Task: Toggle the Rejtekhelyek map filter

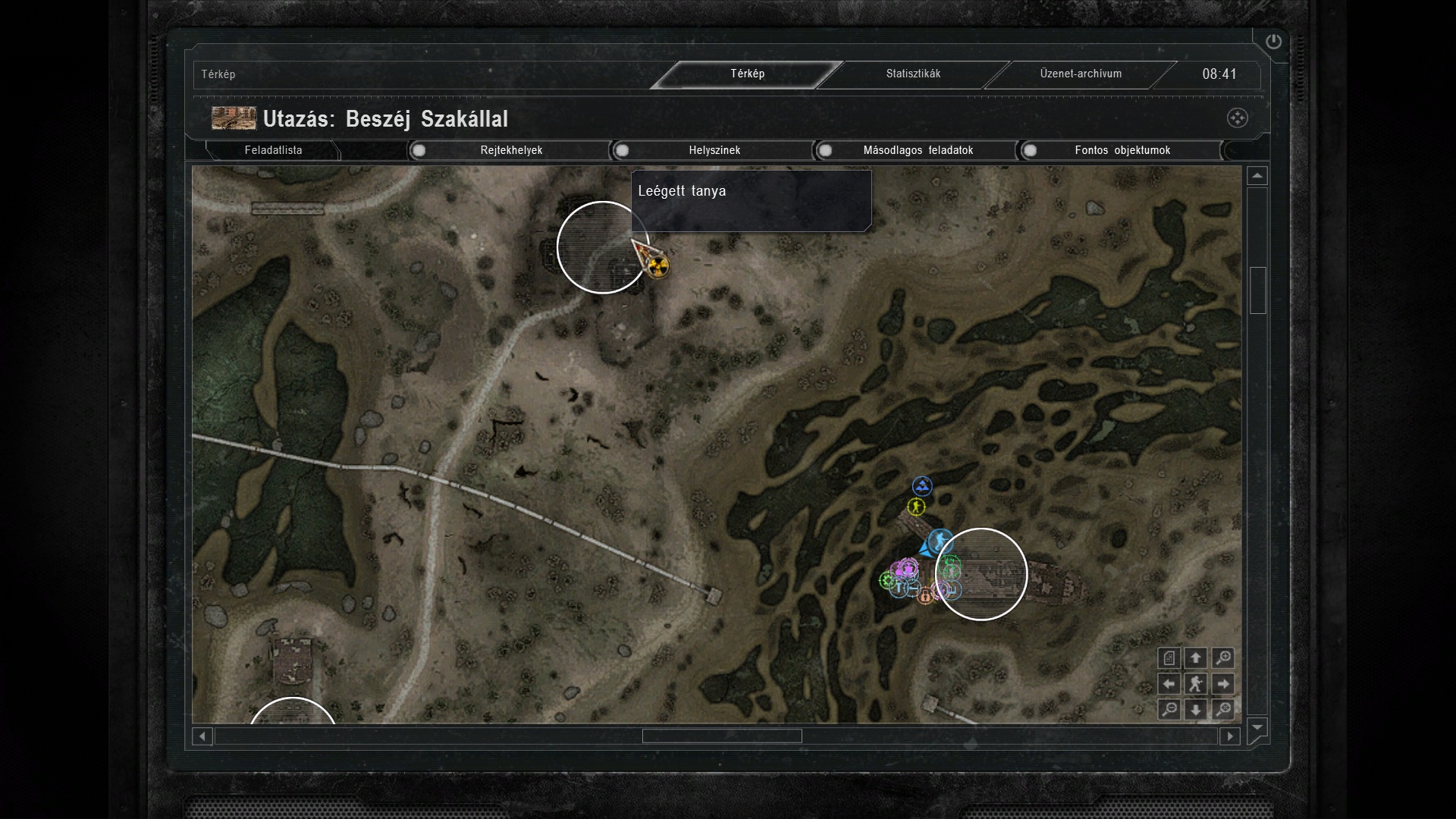Action: tap(510, 150)
